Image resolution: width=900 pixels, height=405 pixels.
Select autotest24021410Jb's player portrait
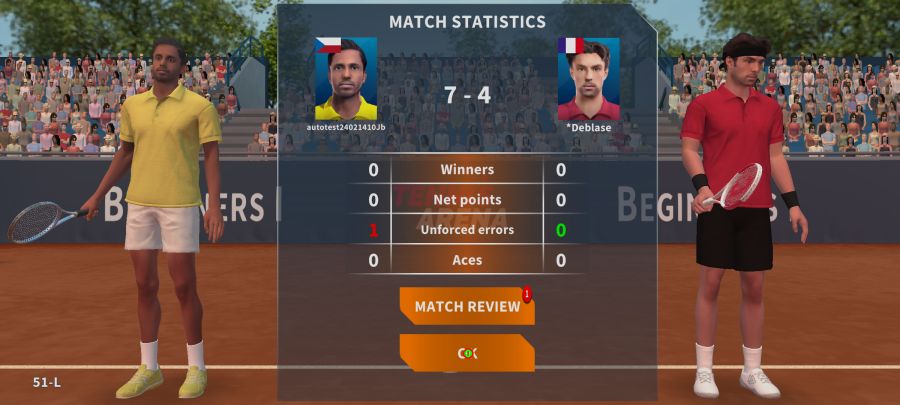coord(346,79)
